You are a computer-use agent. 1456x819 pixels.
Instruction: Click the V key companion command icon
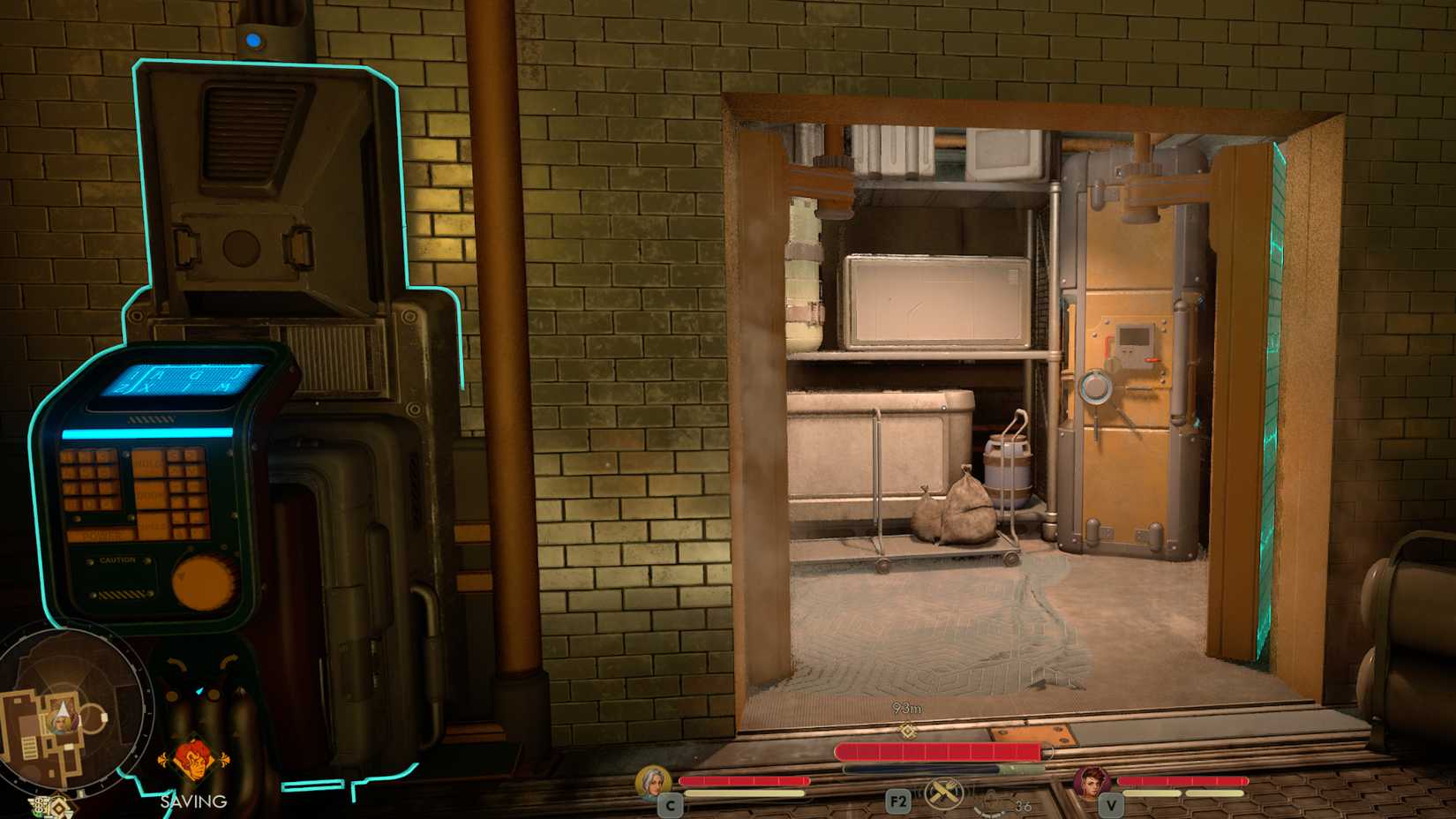[1110, 806]
